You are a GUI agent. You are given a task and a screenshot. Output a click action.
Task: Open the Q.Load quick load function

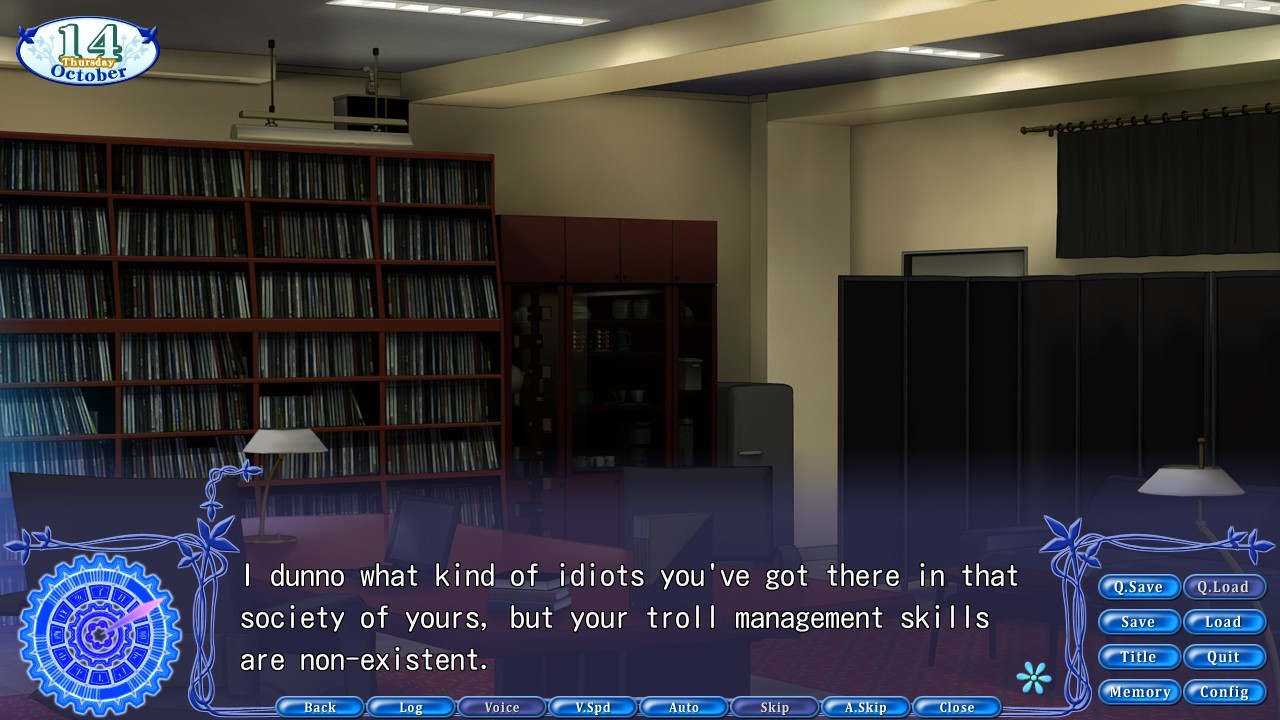click(x=1223, y=587)
